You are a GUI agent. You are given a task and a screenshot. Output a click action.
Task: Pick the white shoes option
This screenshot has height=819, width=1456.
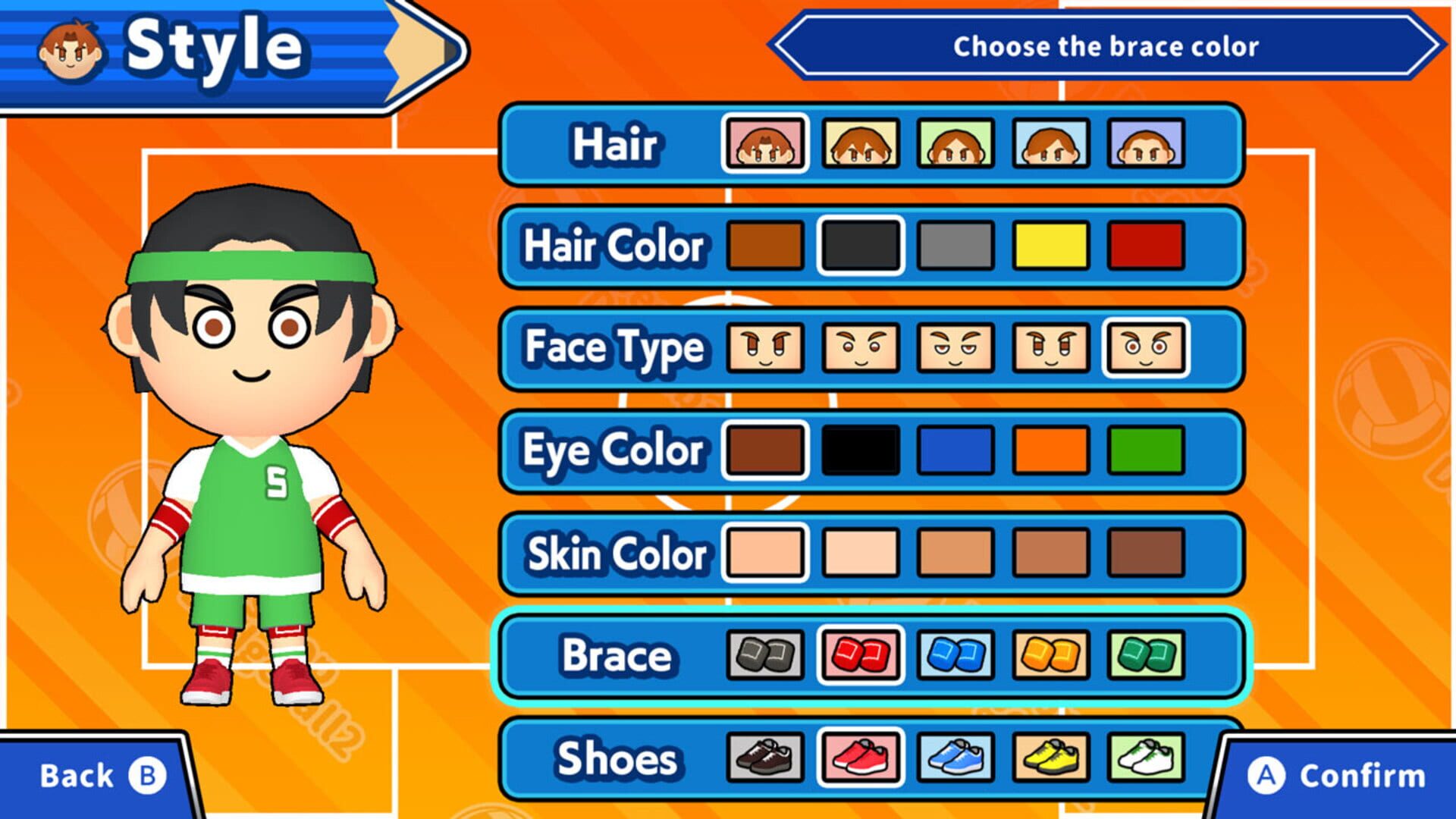(x=1145, y=758)
